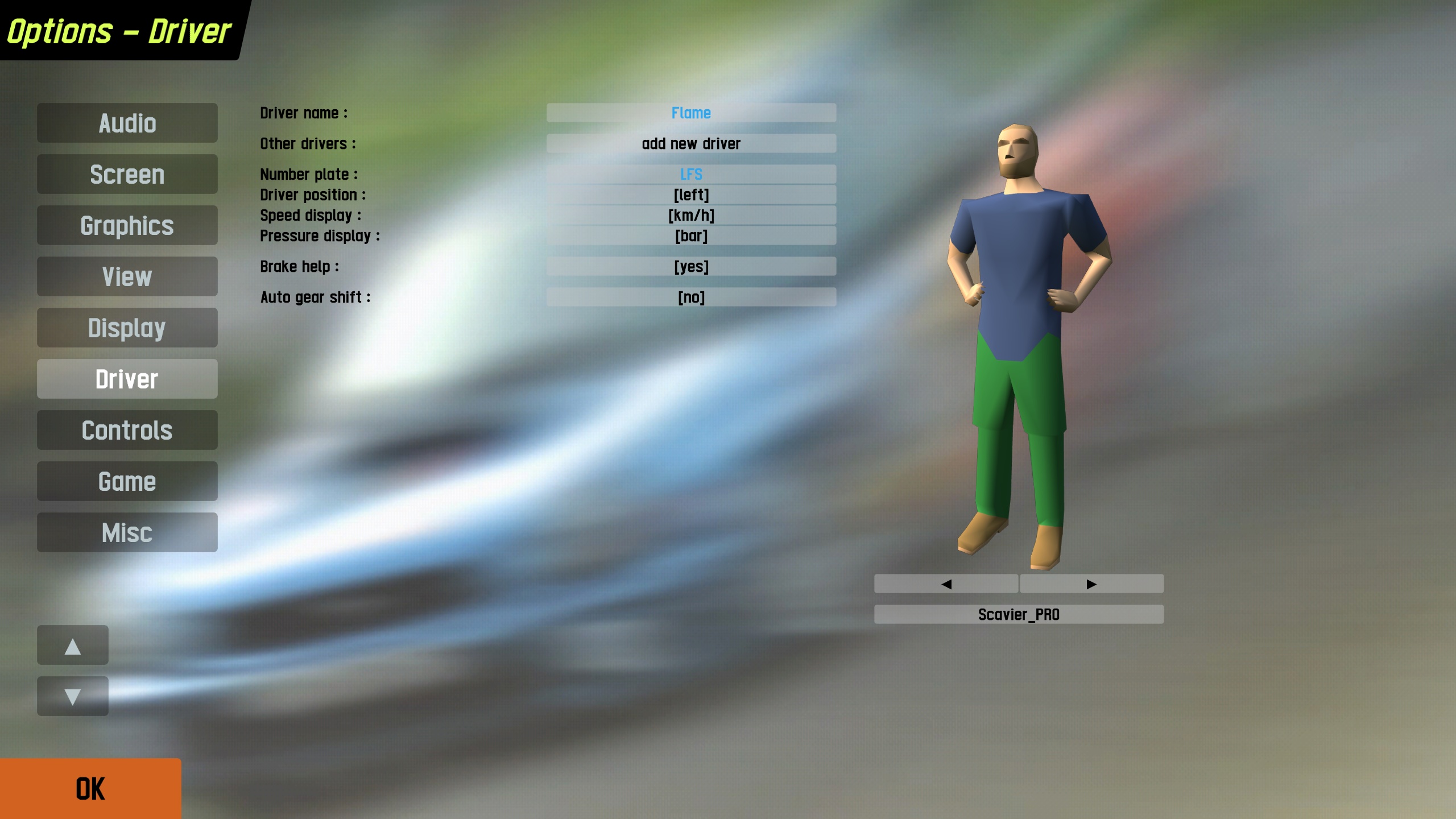1456x819 pixels.
Task: Select the Driver options tab
Action: (127, 379)
